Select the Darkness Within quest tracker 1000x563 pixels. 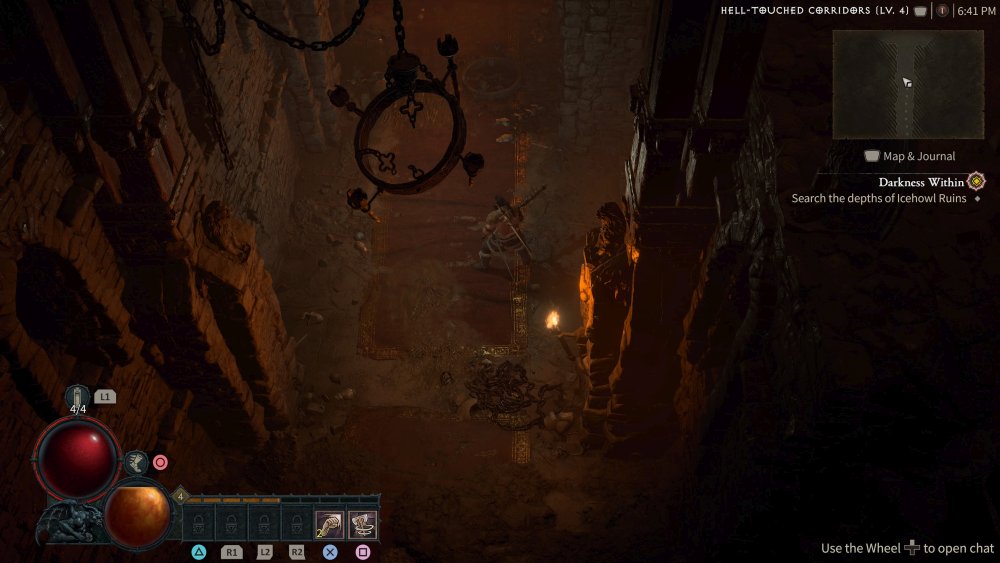921,183
